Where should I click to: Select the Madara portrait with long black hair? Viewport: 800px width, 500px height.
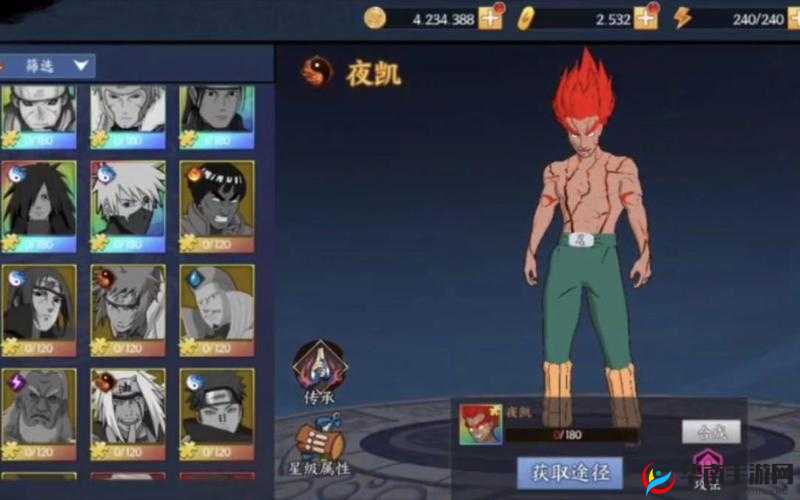(x=38, y=202)
